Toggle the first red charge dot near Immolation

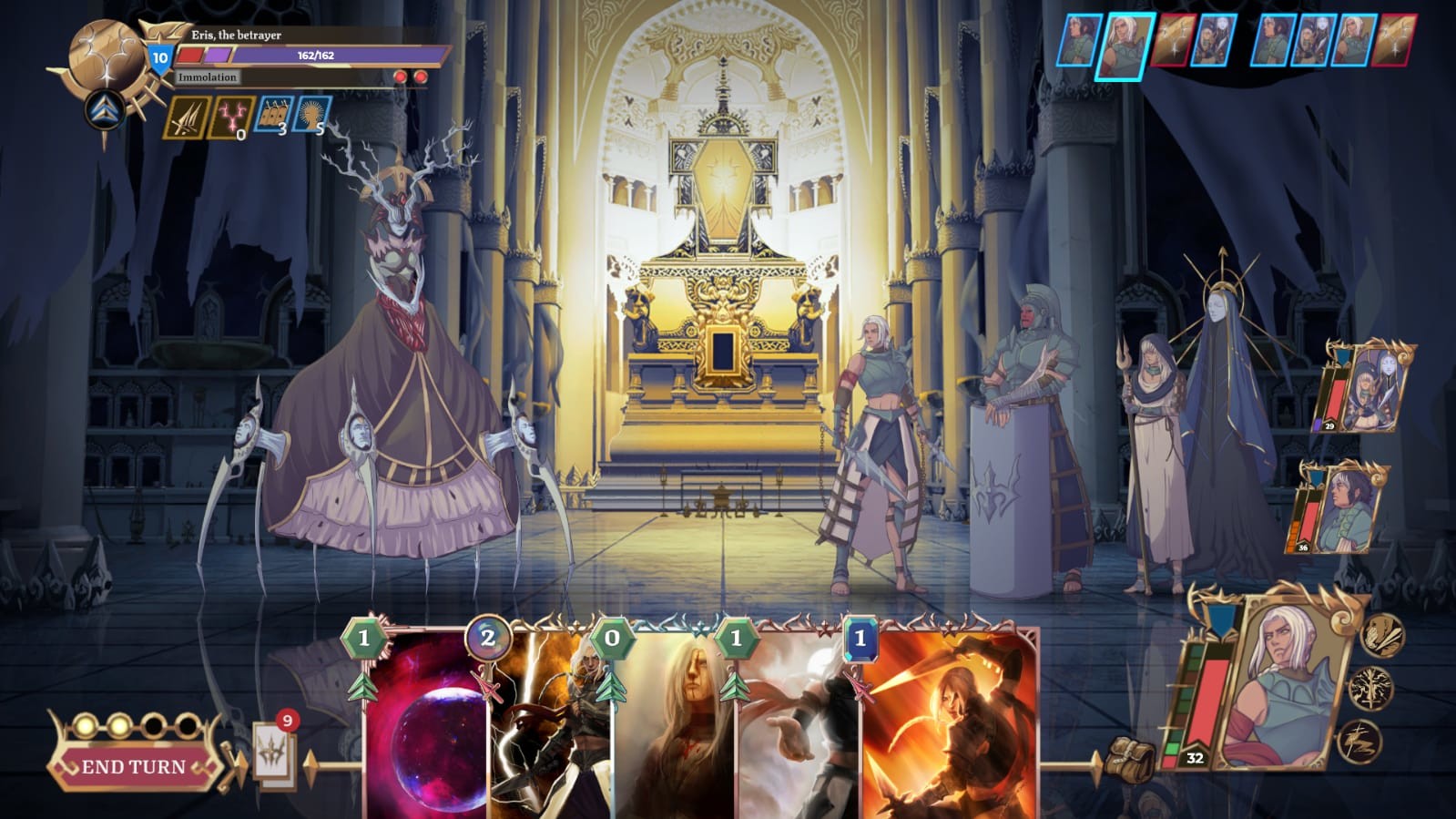[401, 77]
